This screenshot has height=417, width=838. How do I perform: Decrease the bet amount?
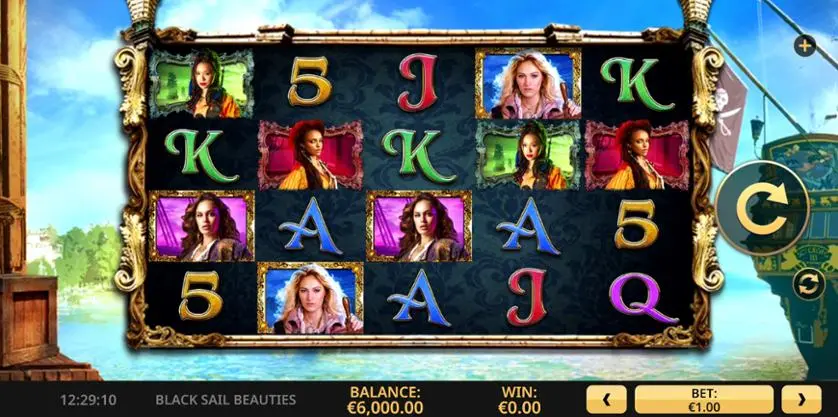[x=606, y=401]
